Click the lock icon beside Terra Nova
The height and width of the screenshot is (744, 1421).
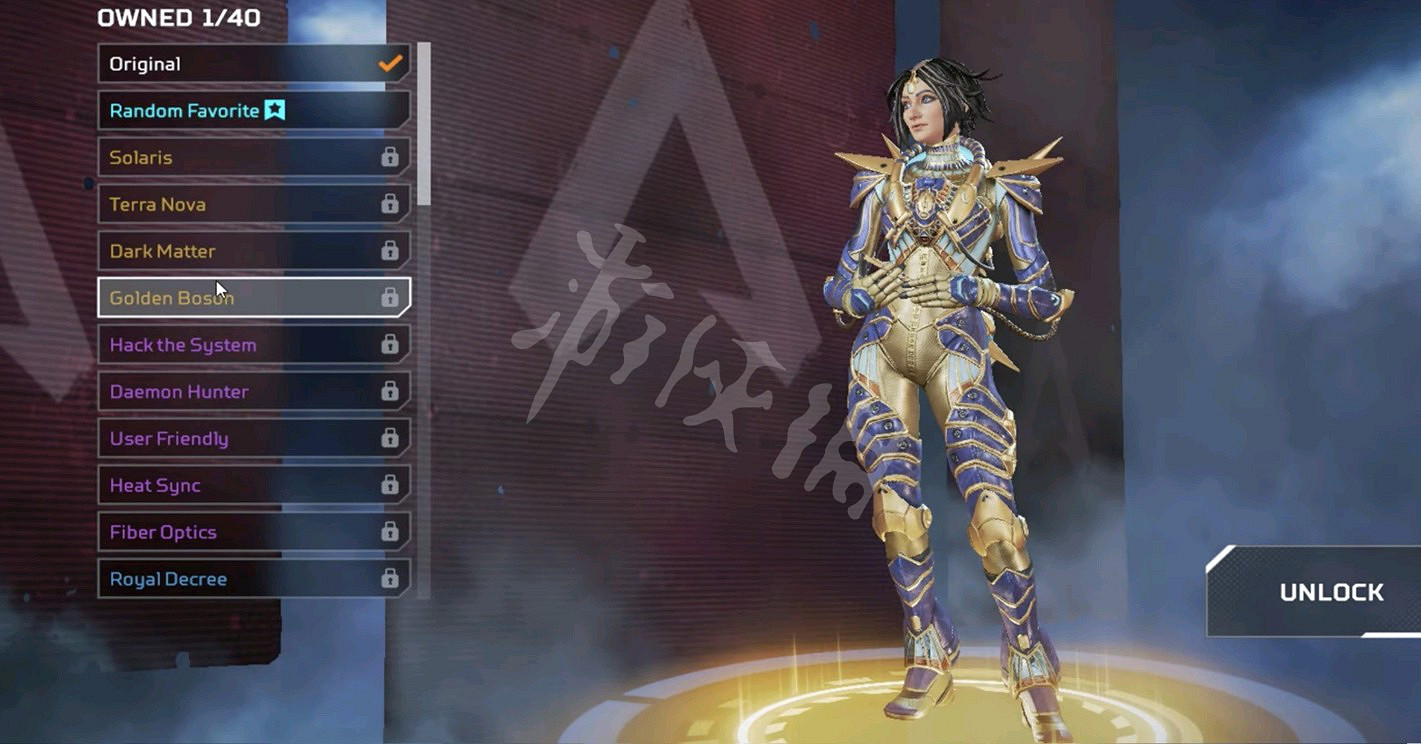(x=391, y=204)
